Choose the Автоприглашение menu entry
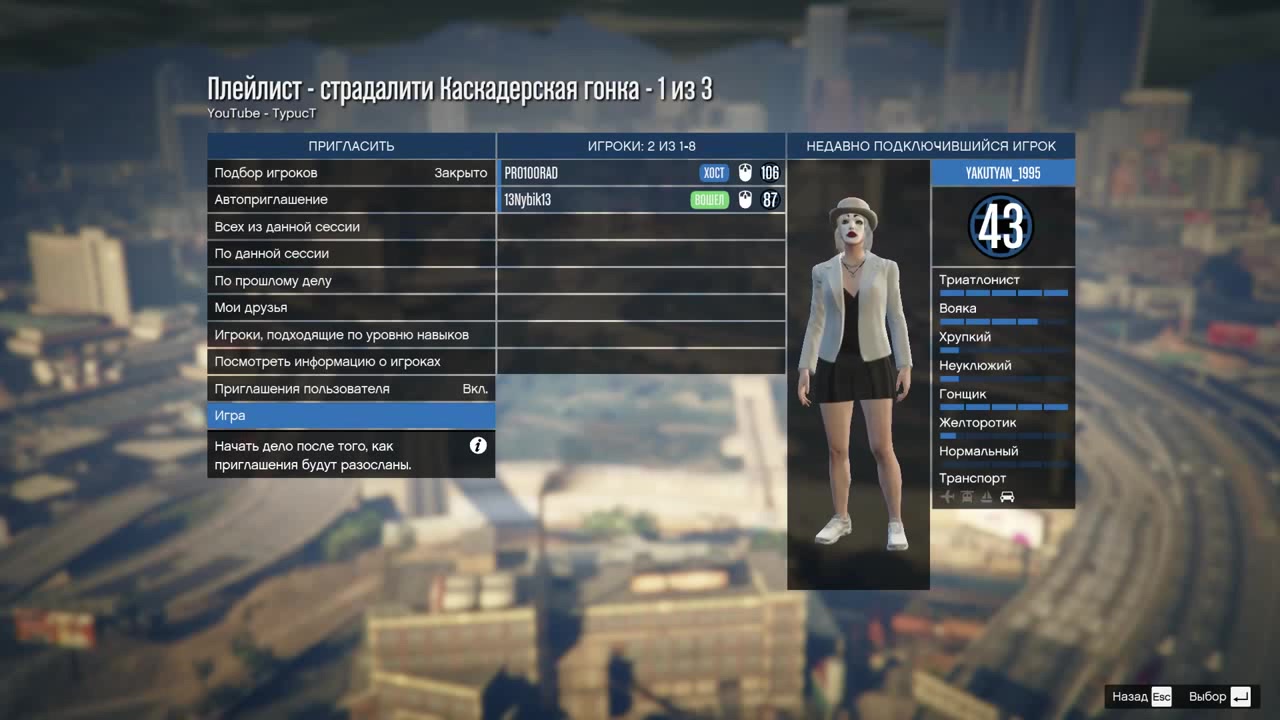 pyautogui.click(x=350, y=200)
